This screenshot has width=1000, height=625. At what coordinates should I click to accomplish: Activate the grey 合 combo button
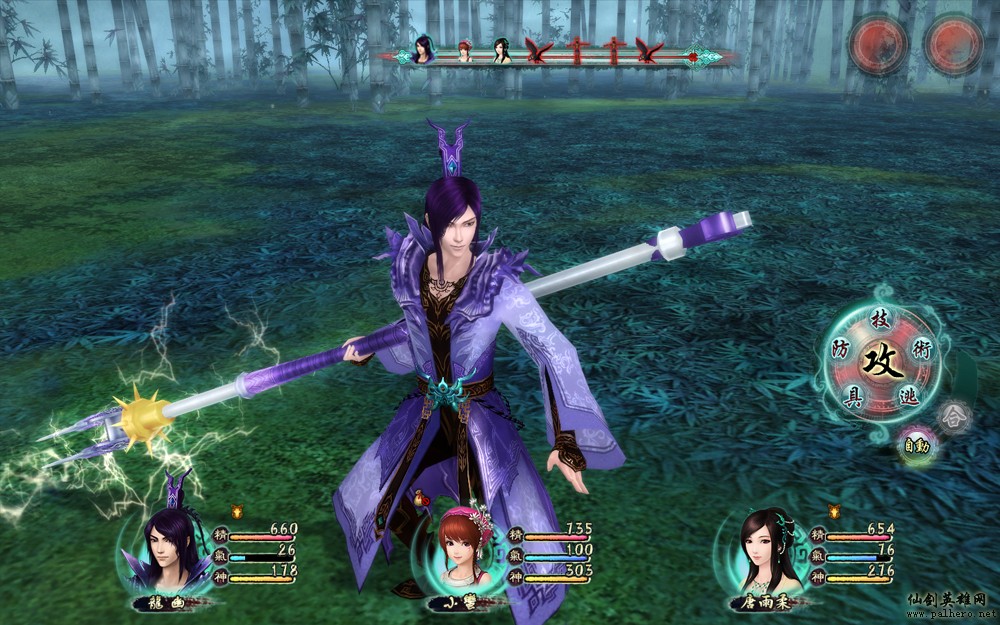(954, 414)
